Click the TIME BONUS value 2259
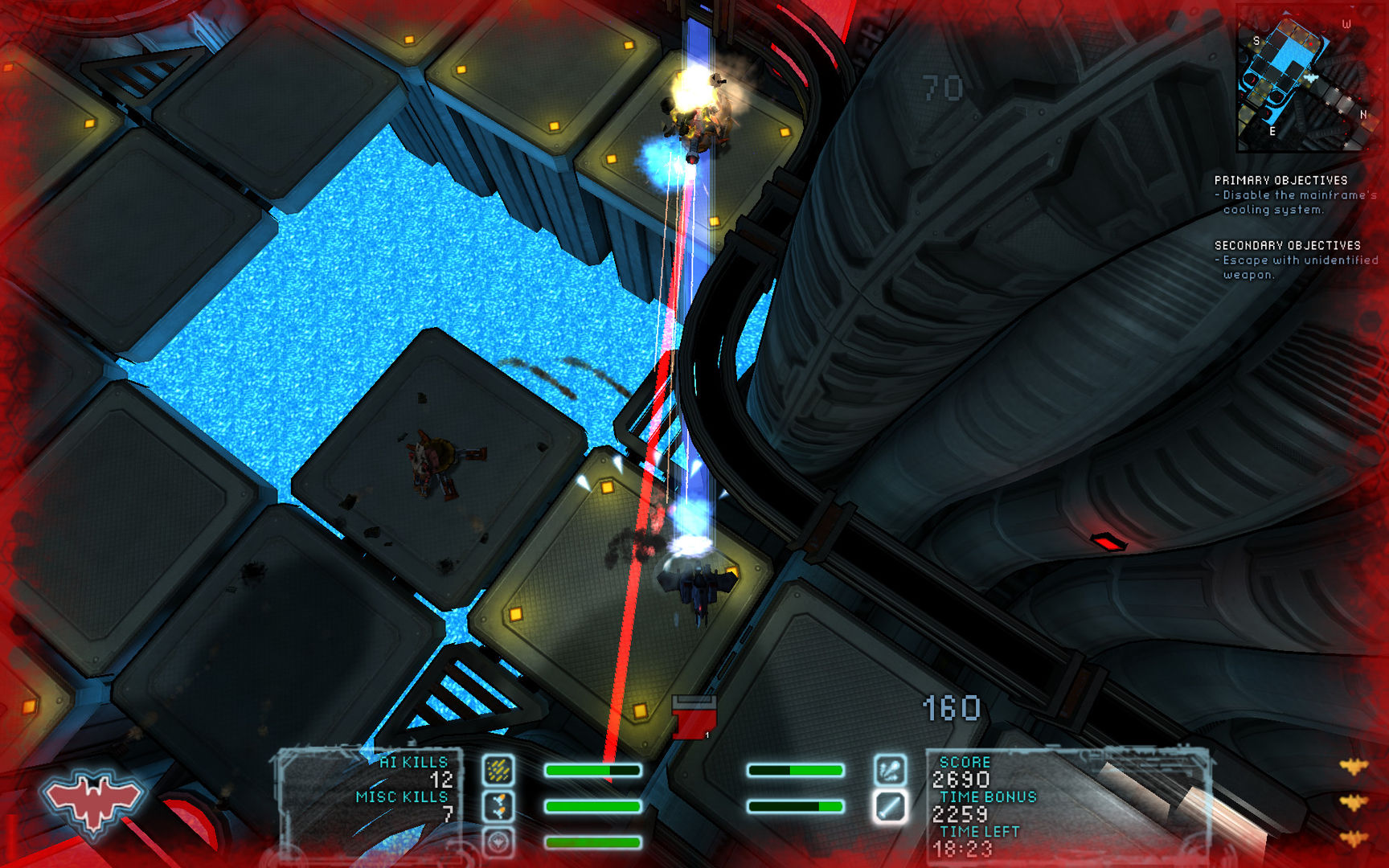 click(961, 813)
